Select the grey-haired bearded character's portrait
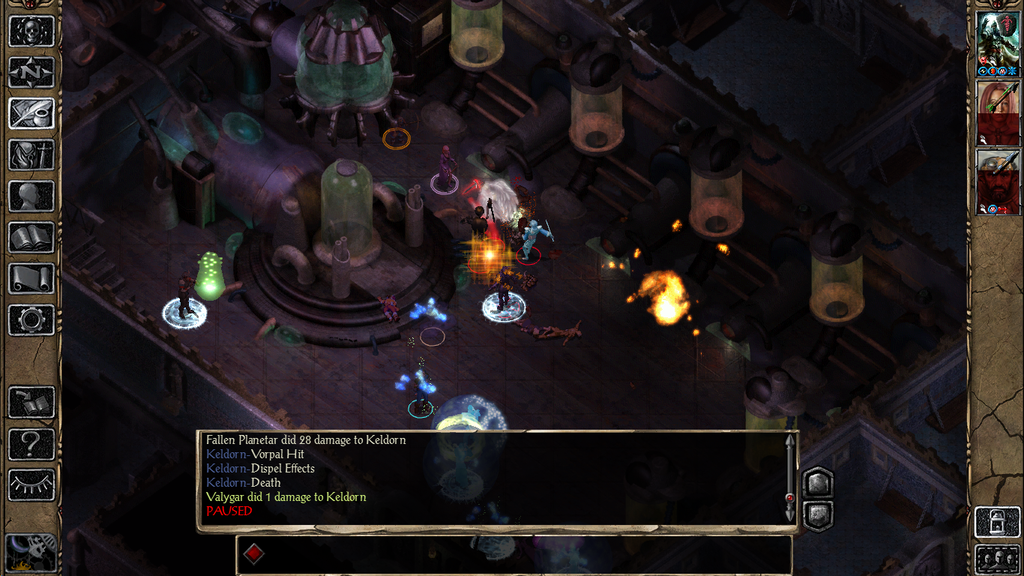 click(997, 181)
